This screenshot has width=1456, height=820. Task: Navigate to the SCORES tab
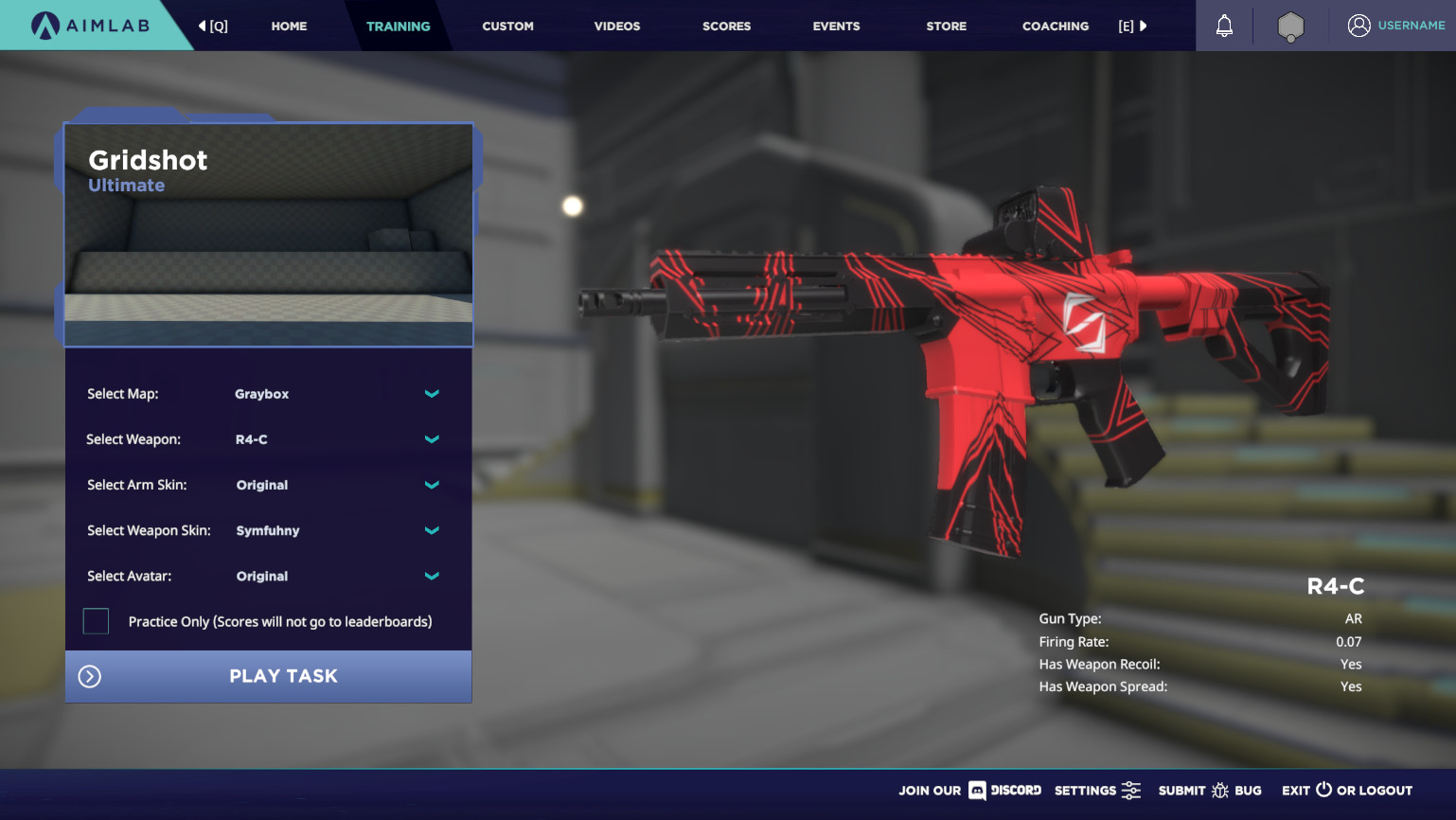coord(726,26)
